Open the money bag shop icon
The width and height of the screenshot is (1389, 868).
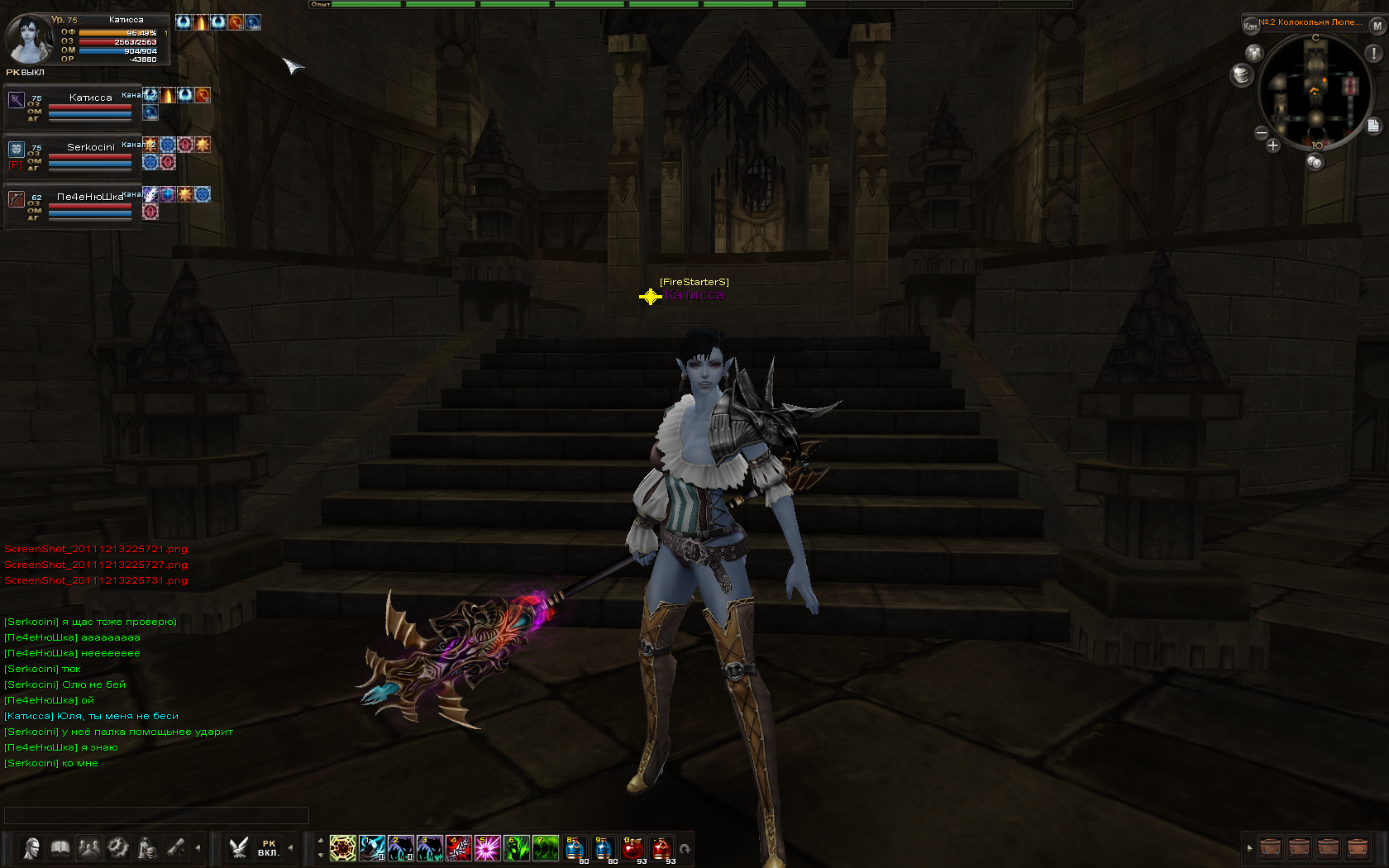(147, 848)
